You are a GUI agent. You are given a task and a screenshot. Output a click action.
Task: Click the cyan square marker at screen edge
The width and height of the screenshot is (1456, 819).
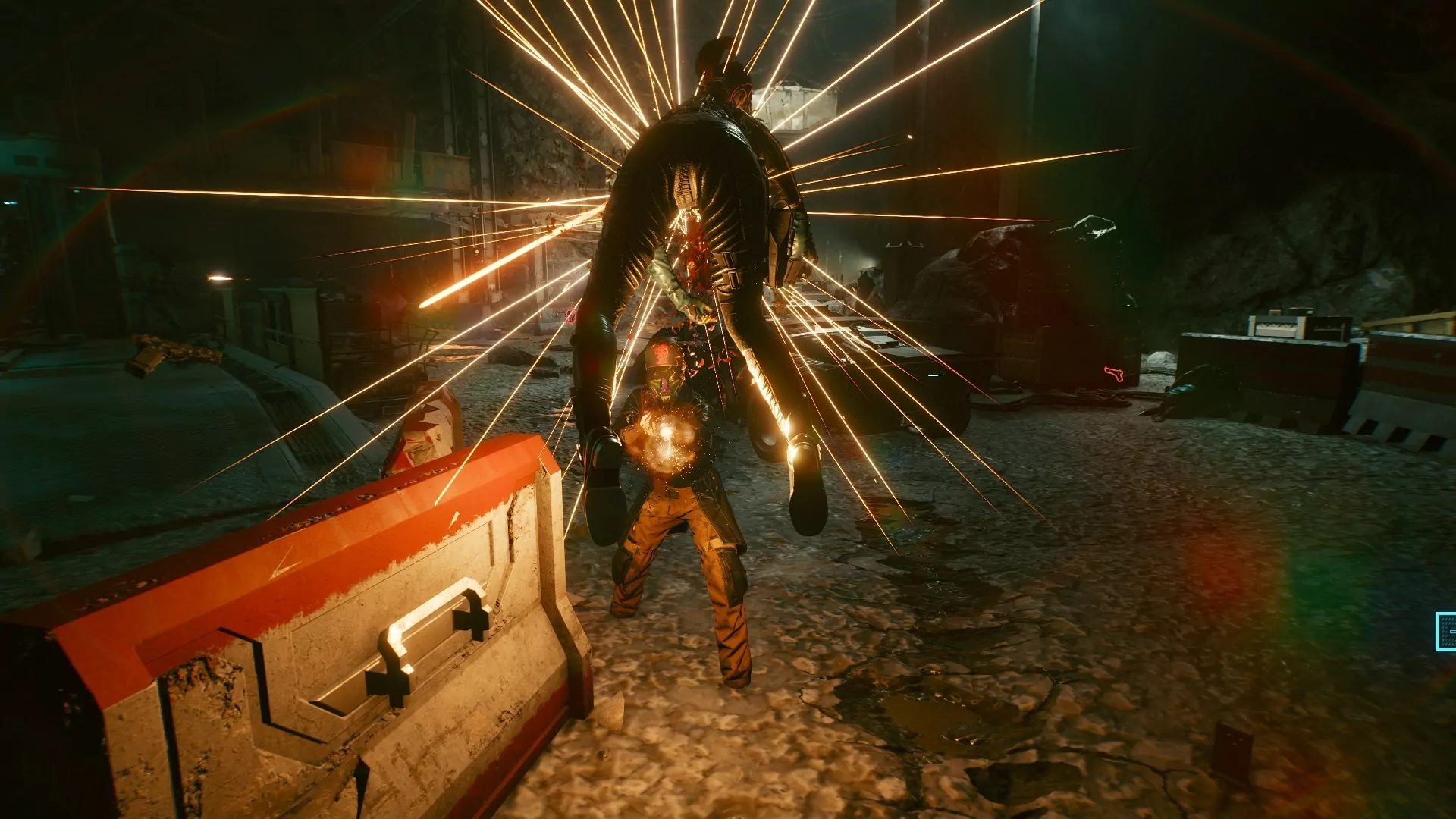click(1445, 632)
